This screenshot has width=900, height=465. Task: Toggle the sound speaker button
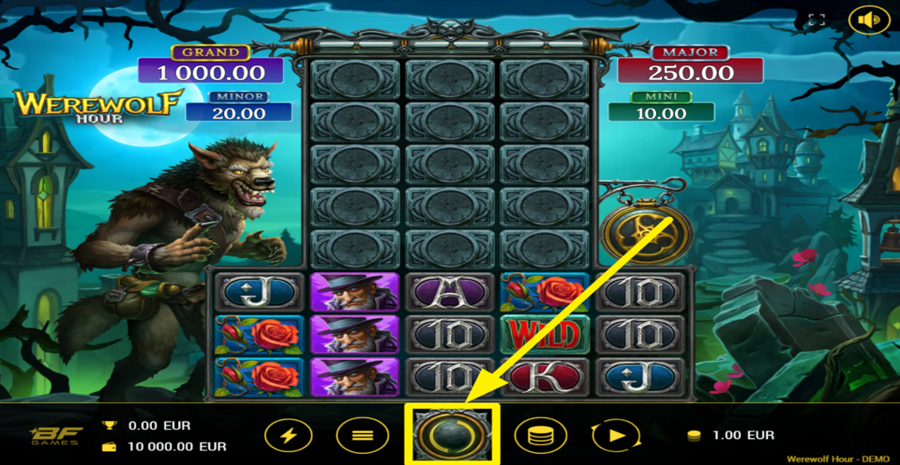[867, 19]
